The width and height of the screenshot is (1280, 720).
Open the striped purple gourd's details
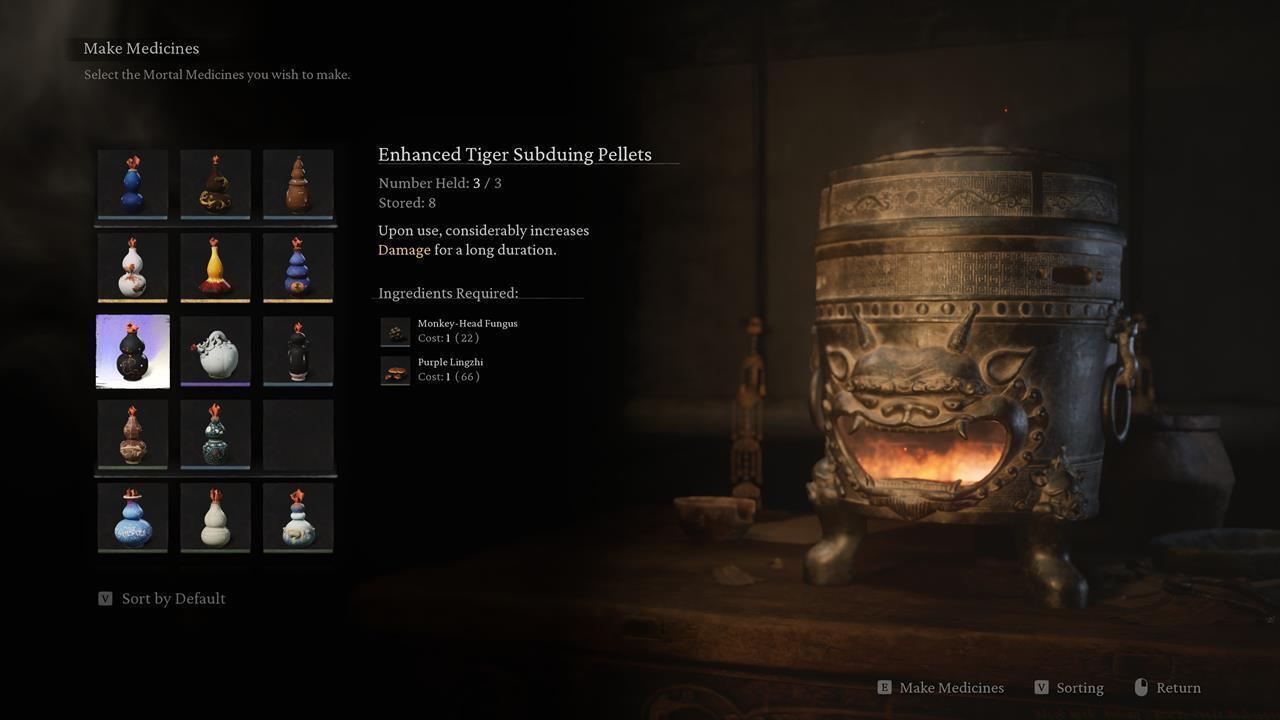pyautogui.click(x=298, y=267)
